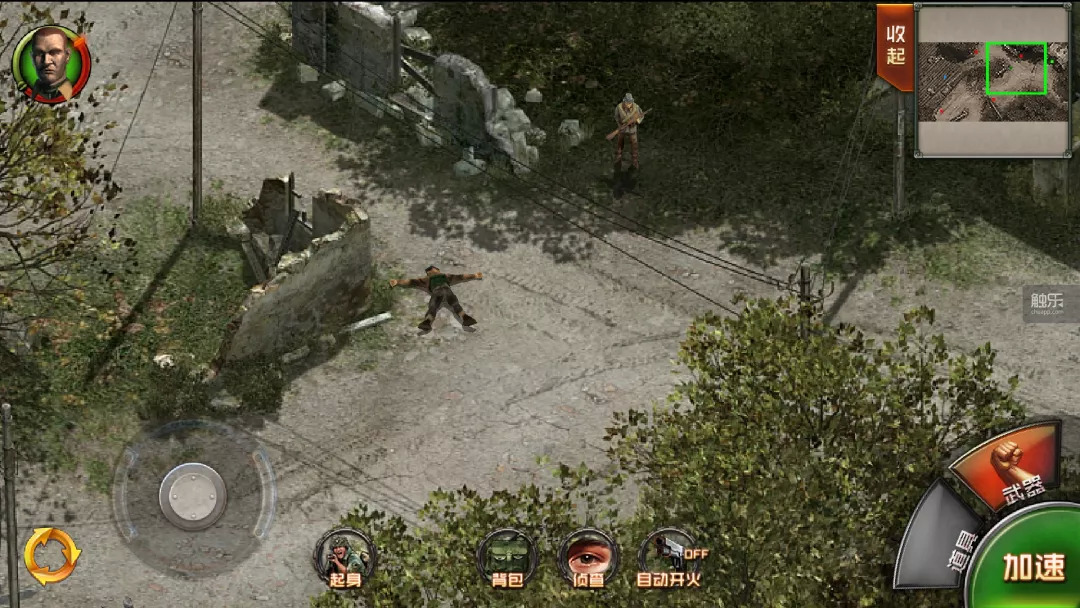Open the 背包 backpack

click(507, 558)
